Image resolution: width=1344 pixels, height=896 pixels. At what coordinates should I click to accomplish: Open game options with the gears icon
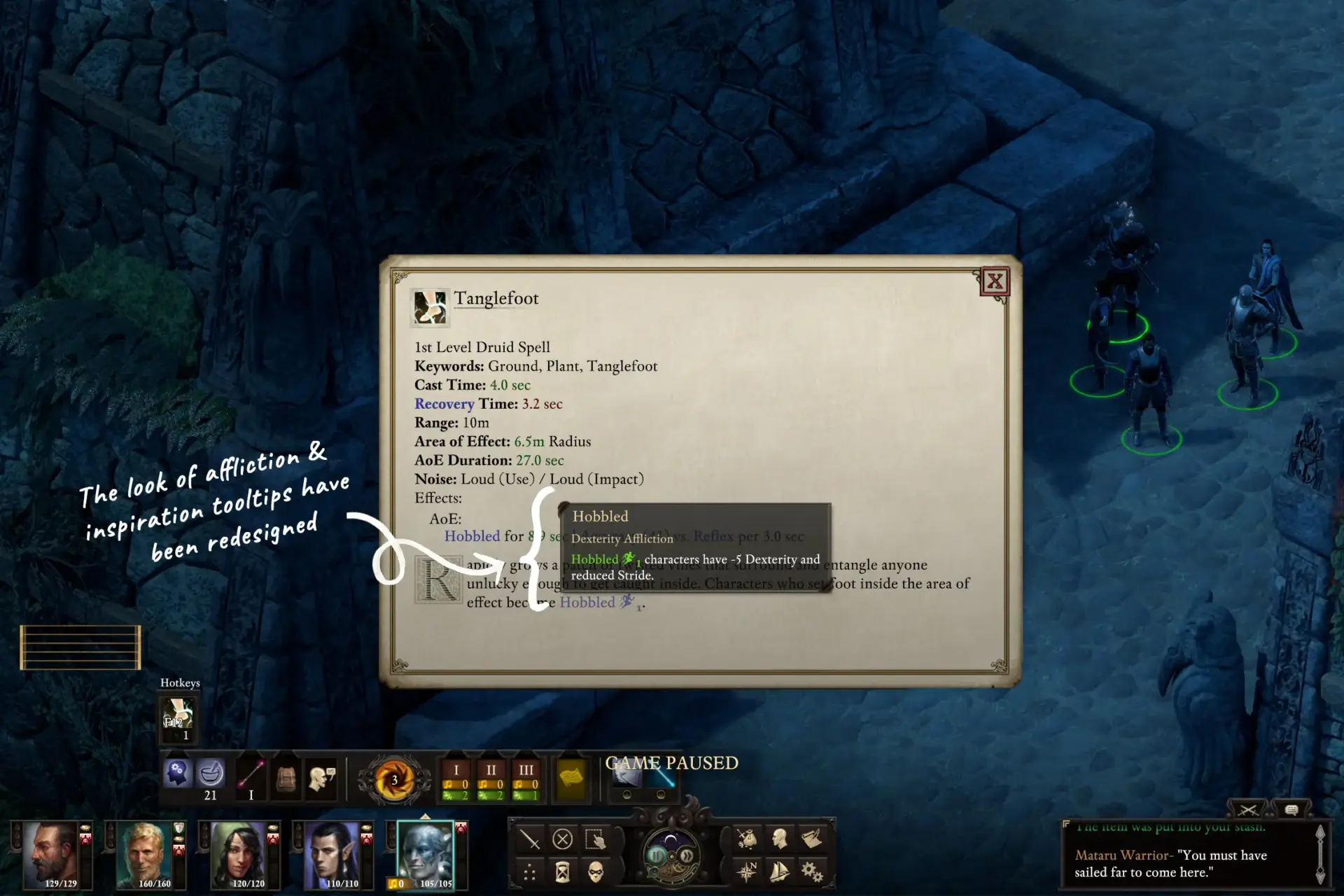pos(812,871)
